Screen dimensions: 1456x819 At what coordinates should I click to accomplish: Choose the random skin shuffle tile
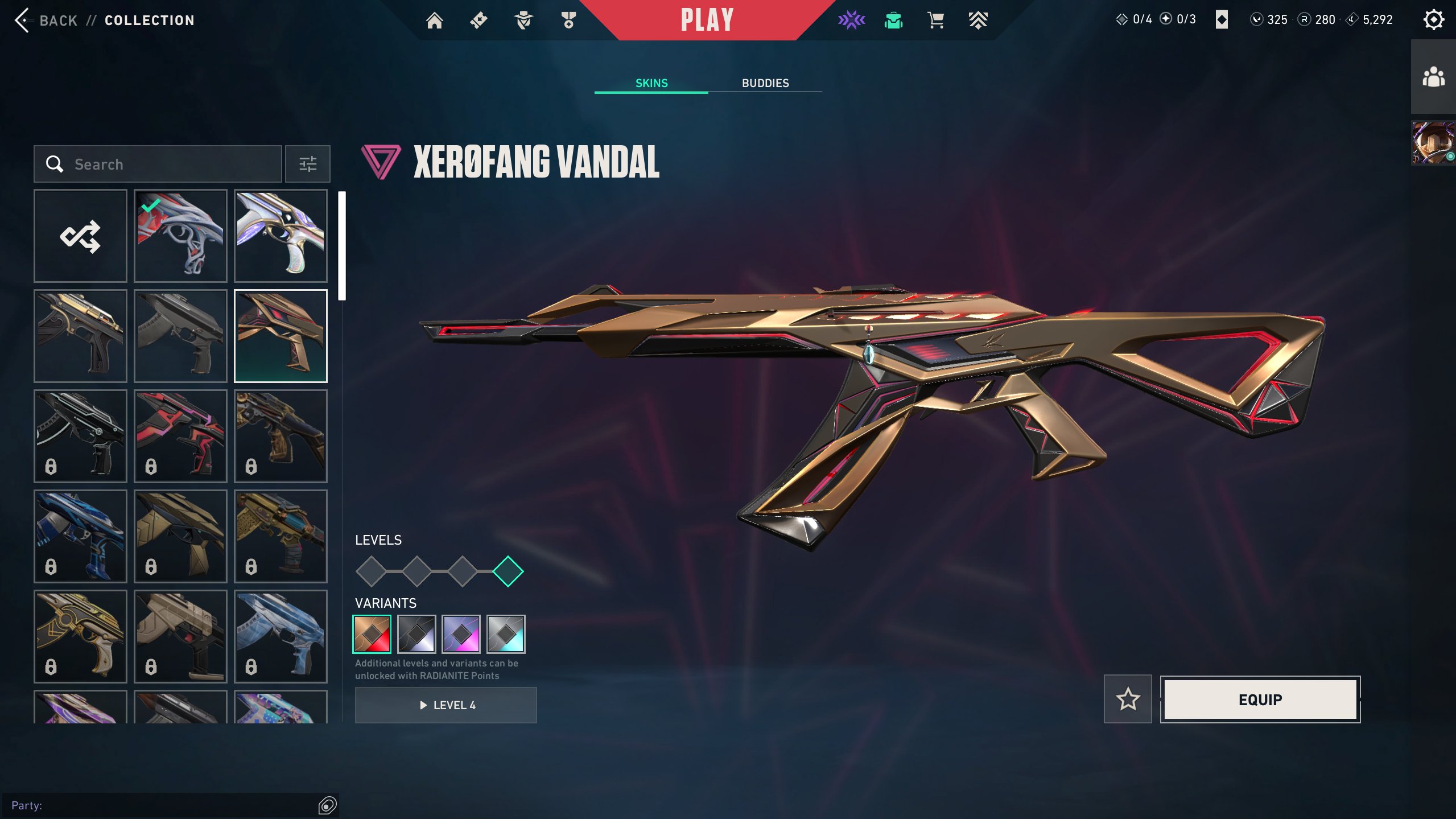80,236
